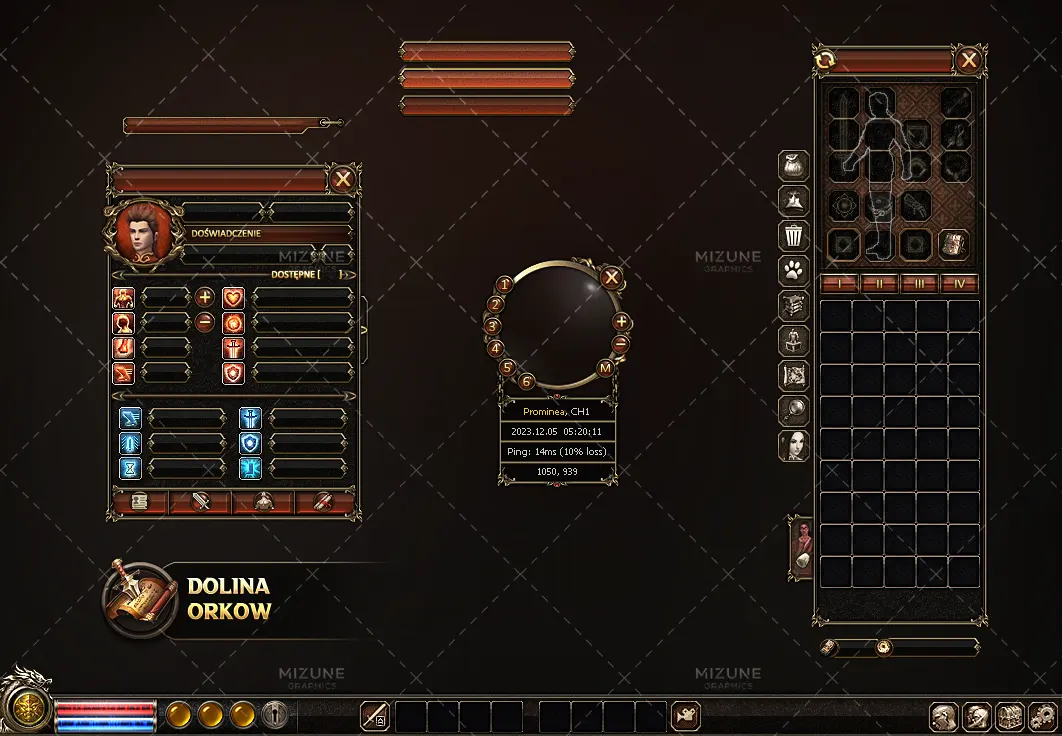Viewport: 1062px width, 736px height.
Task: Close the circular minimap
Action: (612, 278)
